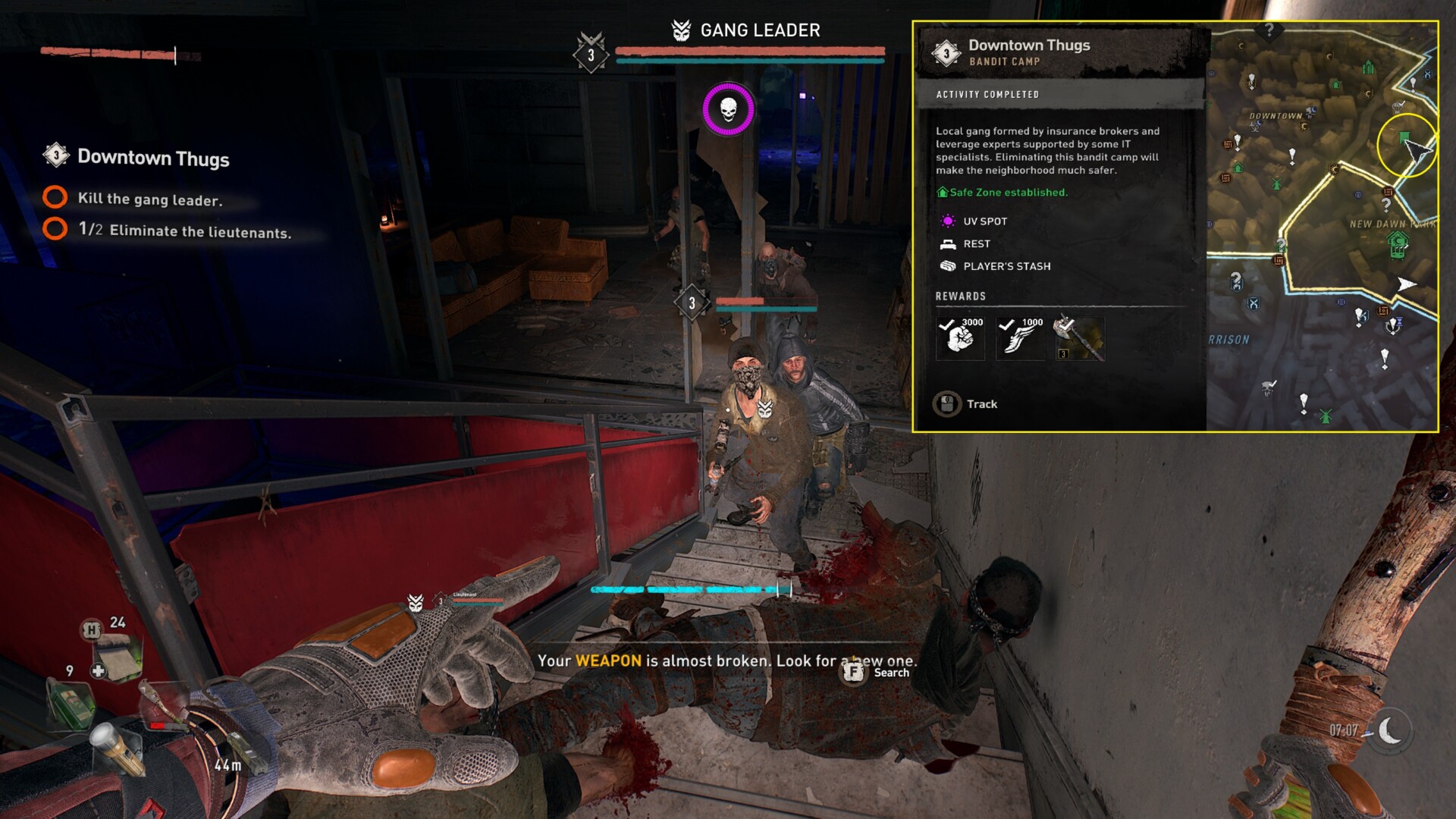Inspect the axe weapon reward tile
This screenshot has width=1456, height=819.
point(1080,338)
